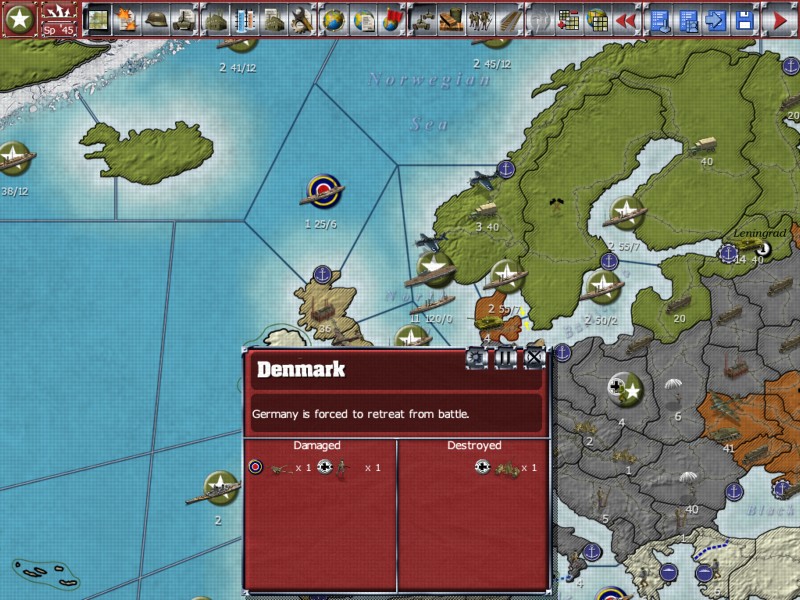
Task: Open the map view toolbar button
Action: (99, 18)
